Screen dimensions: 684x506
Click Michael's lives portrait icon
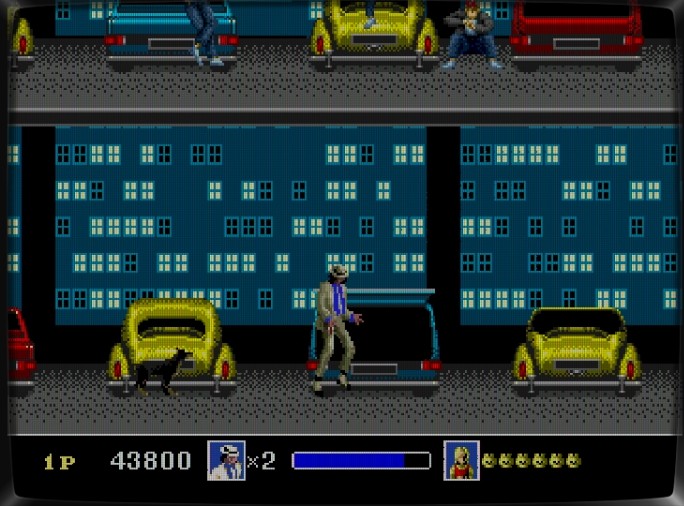pos(226,460)
